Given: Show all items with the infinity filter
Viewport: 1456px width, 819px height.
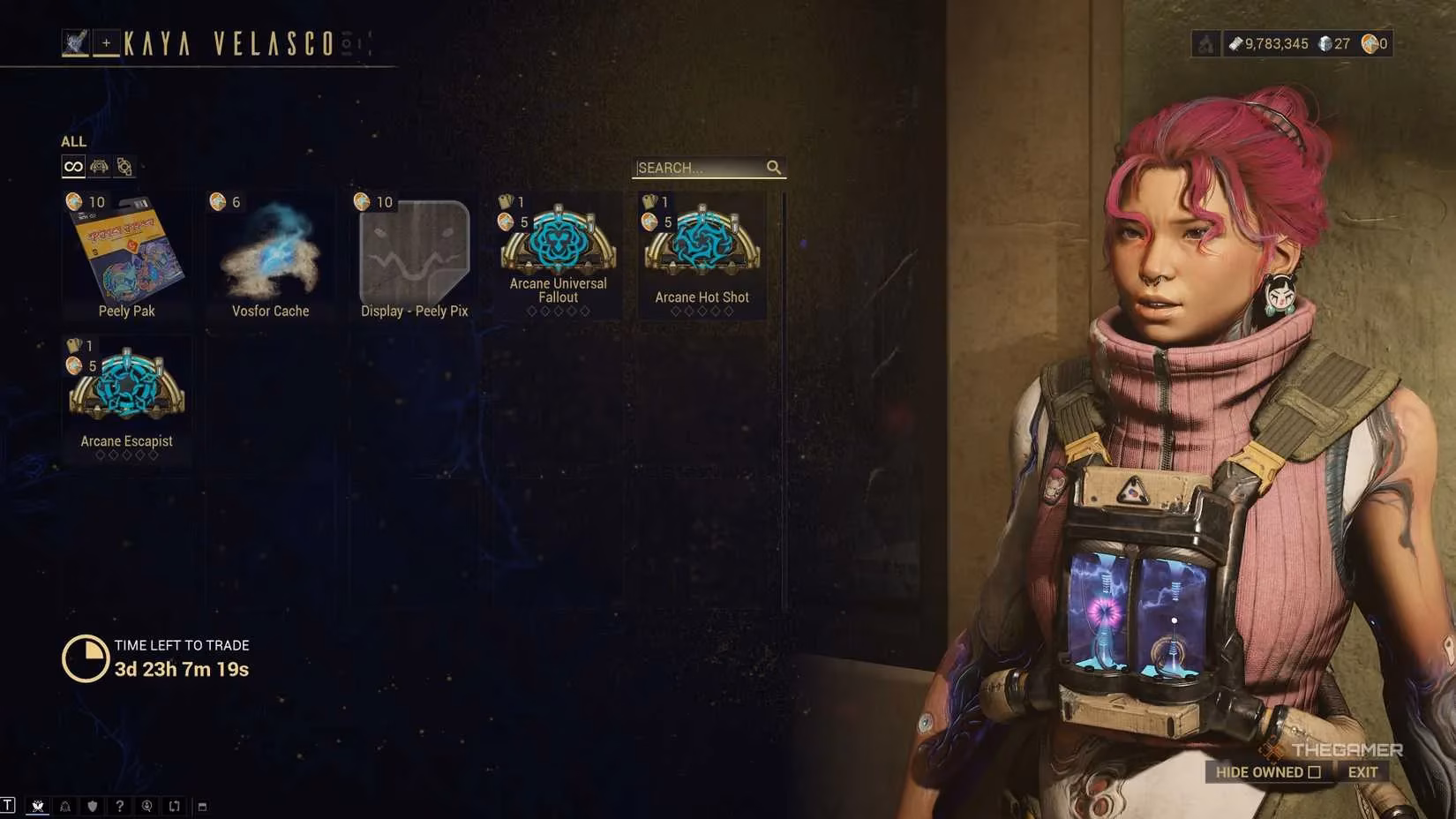Looking at the screenshot, I should coord(73,167).
